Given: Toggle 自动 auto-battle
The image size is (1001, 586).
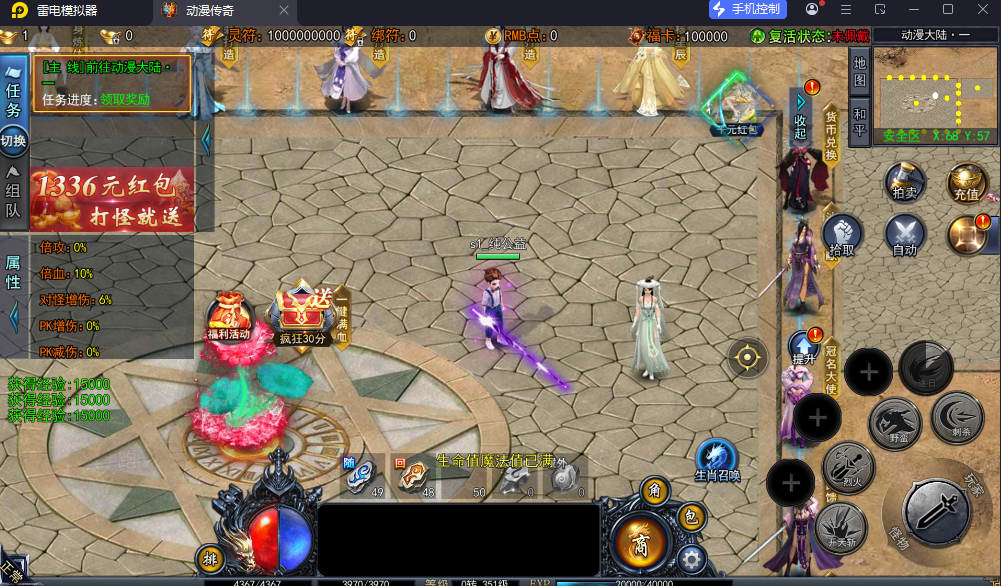Looking at the screenshot, I should pos(904,236).
